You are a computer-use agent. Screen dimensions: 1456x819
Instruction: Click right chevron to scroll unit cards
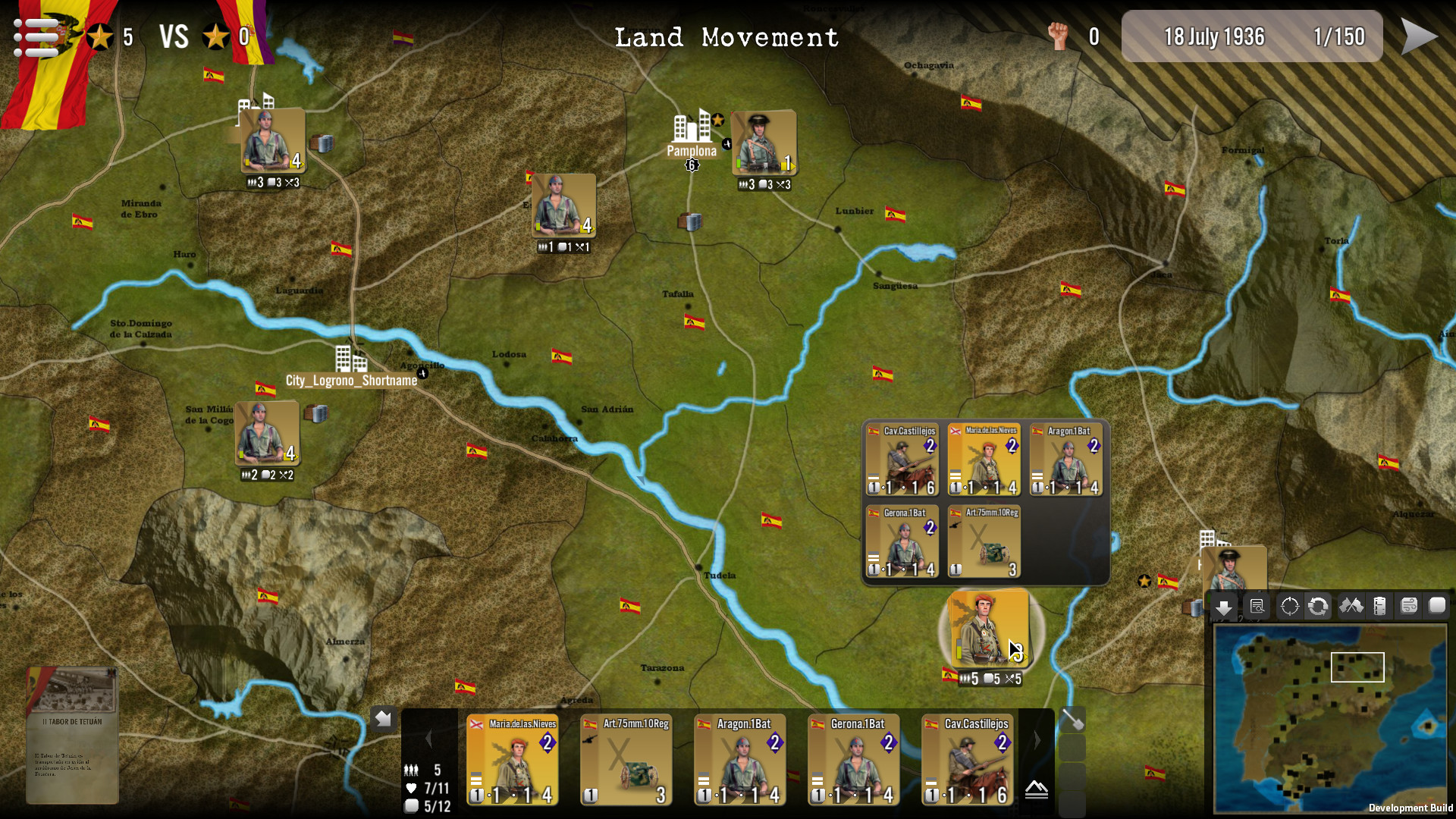tap(1037, 739)
